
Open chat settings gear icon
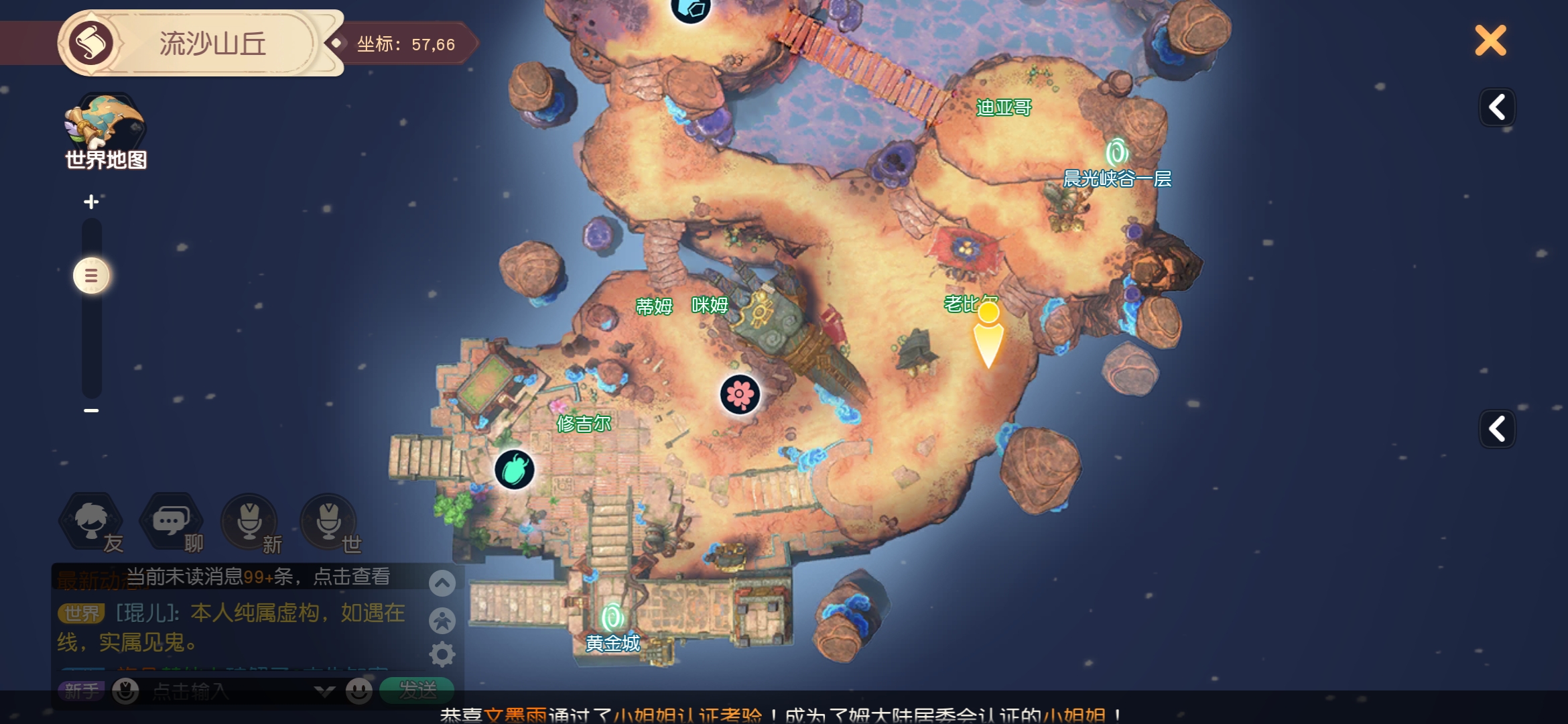click(x=442, y=654)
